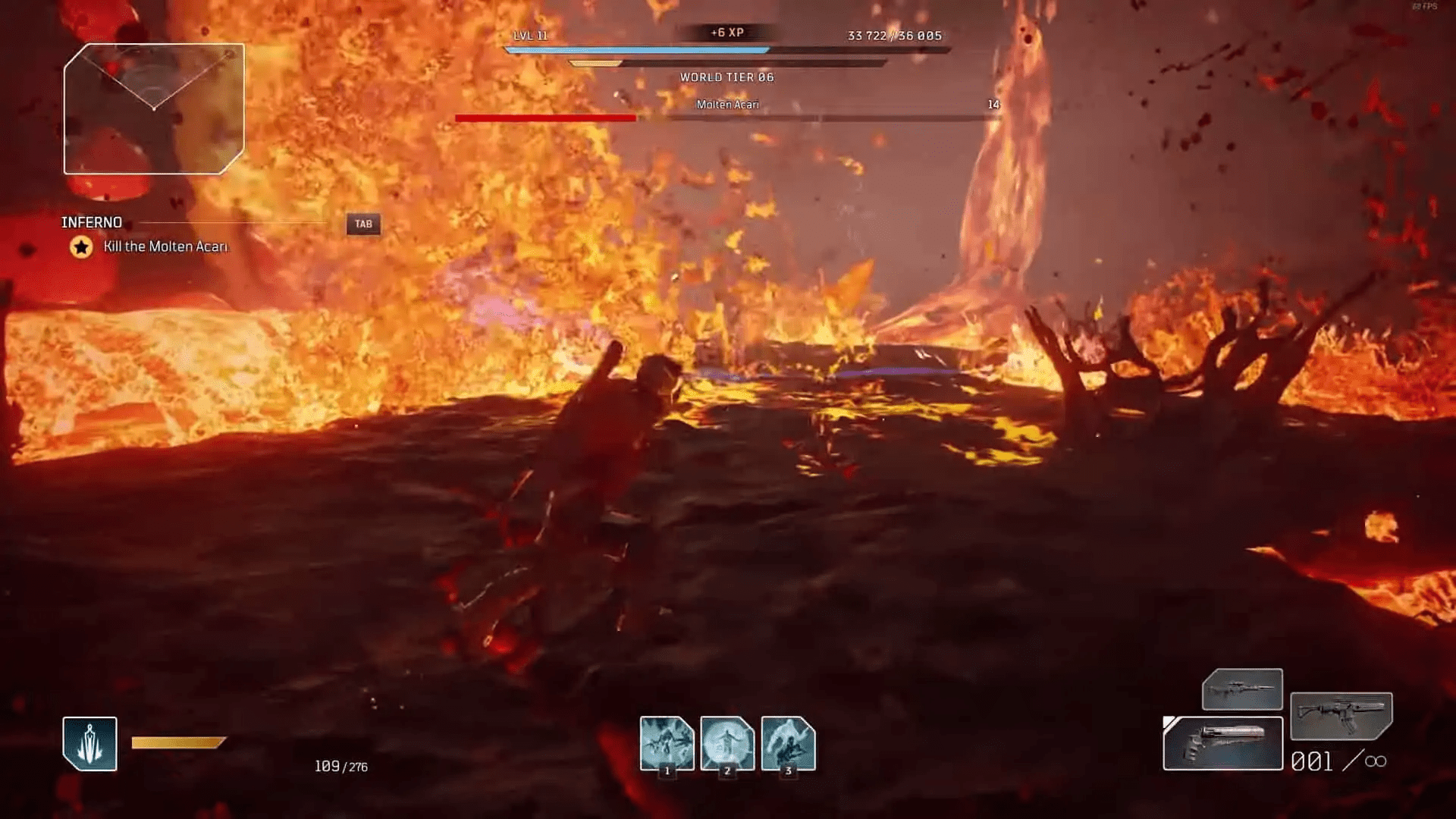This screenshot has height=819, width=1456.
Task: Click the +6 XP notification
Action: click(726, 33)
